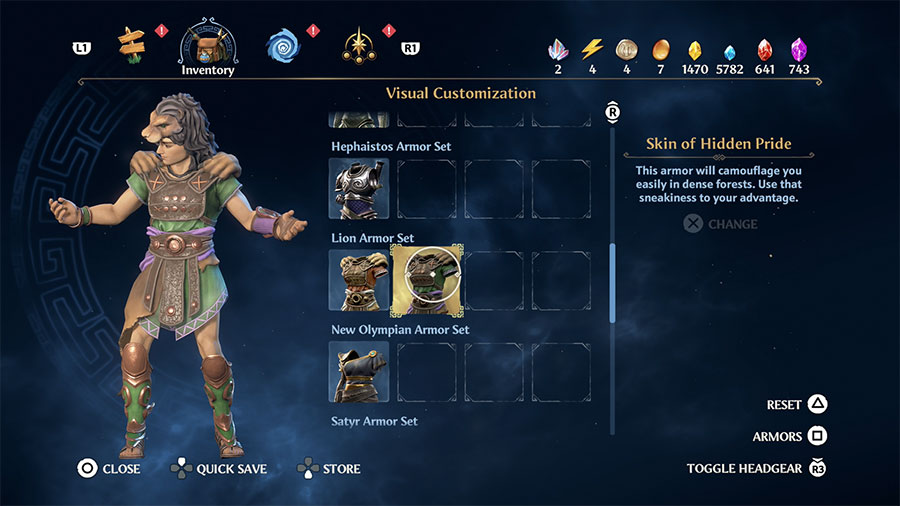The image size is (900, 506).
Task: Open the golden constellation skills tab
Action: (358, 45)
